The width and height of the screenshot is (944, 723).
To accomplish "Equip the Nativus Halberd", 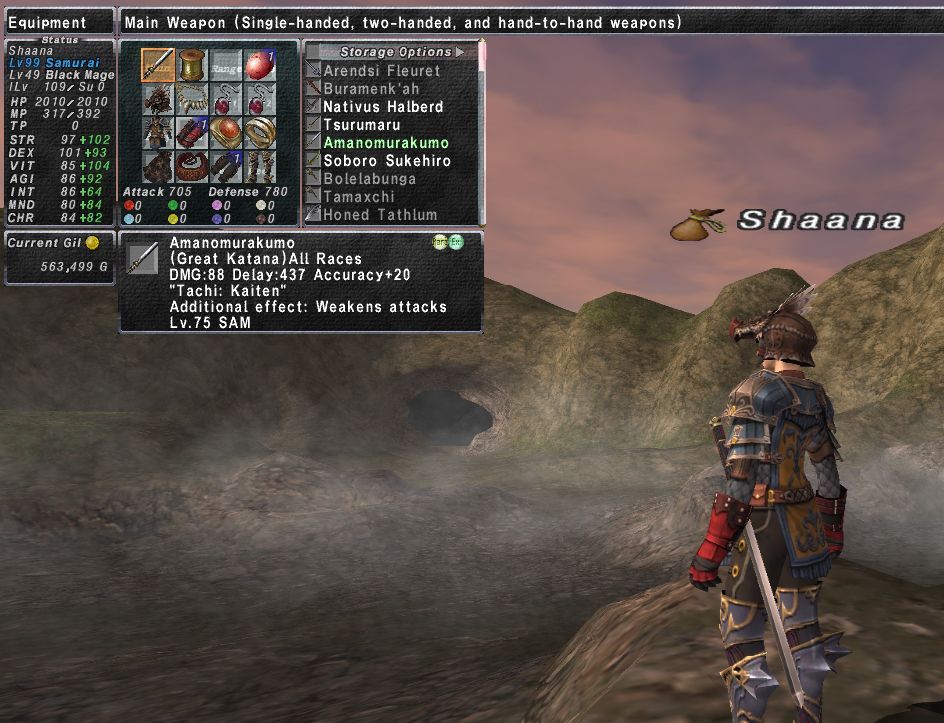I will 383,107.
